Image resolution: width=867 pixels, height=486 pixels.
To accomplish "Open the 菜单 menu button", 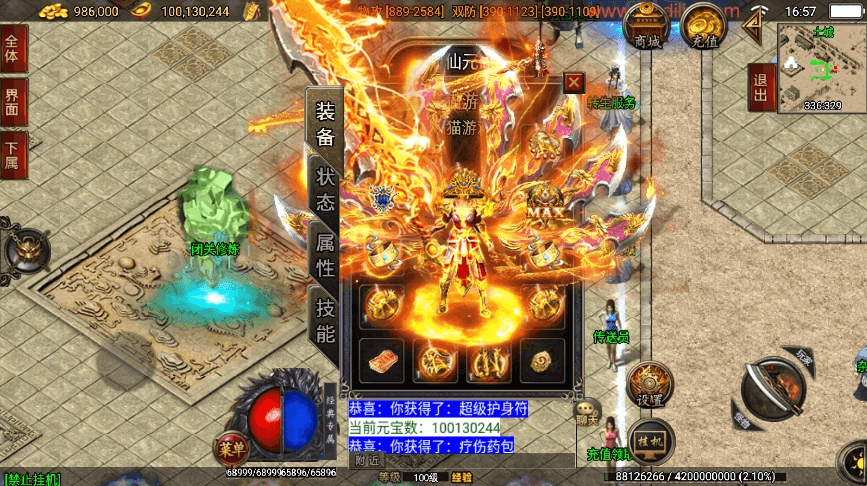I will tap(229, 448).
